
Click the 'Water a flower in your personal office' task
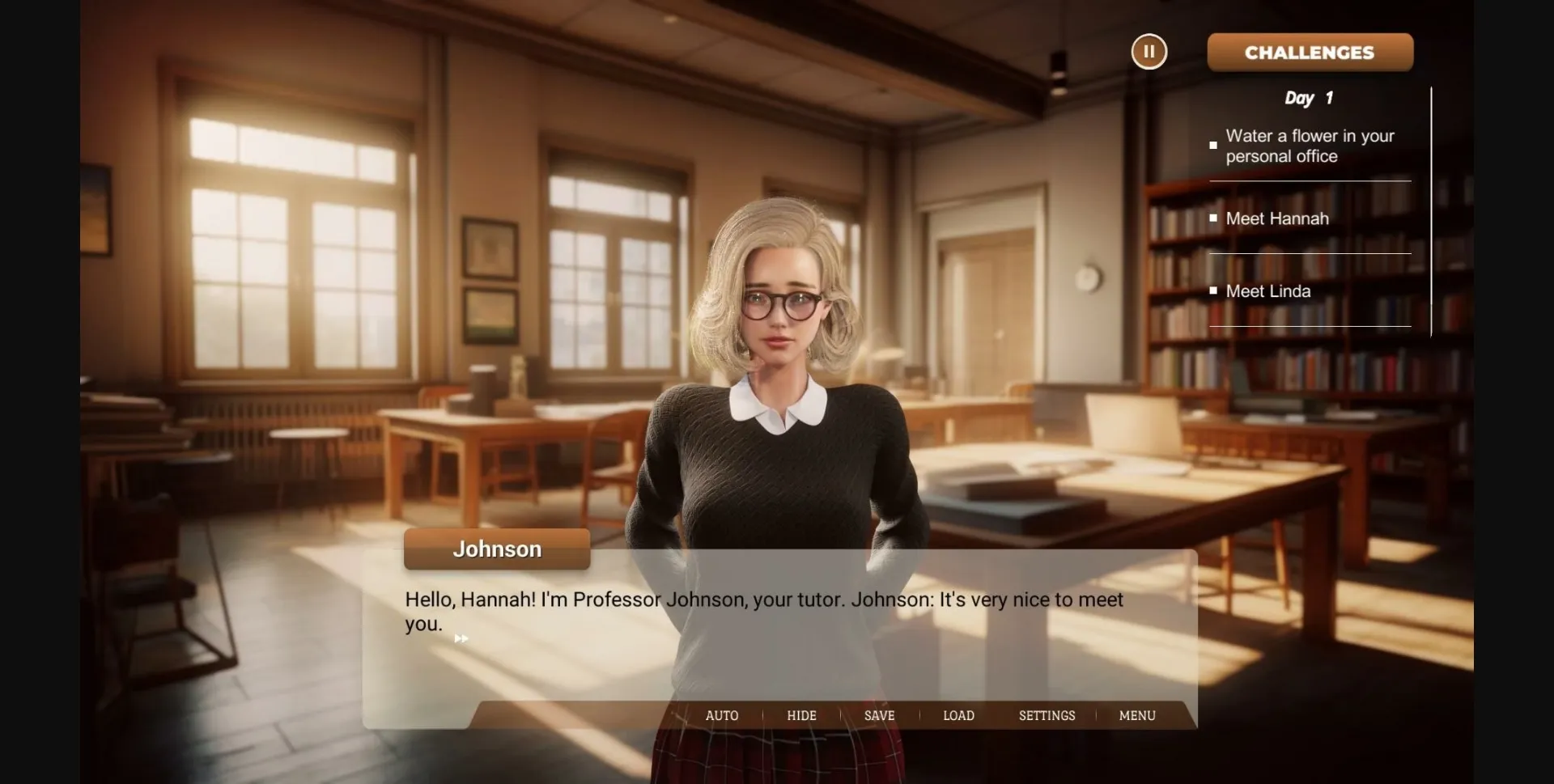[x=1310, y=146]
